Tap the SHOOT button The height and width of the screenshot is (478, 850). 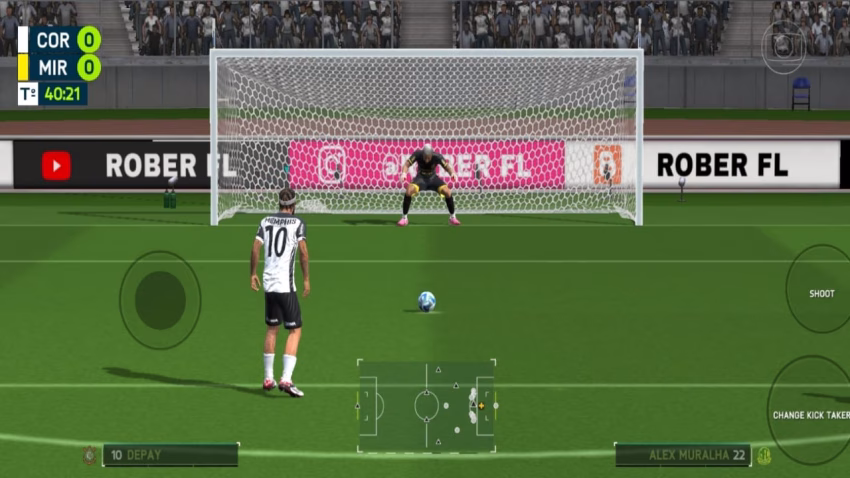tap(821, 293)
